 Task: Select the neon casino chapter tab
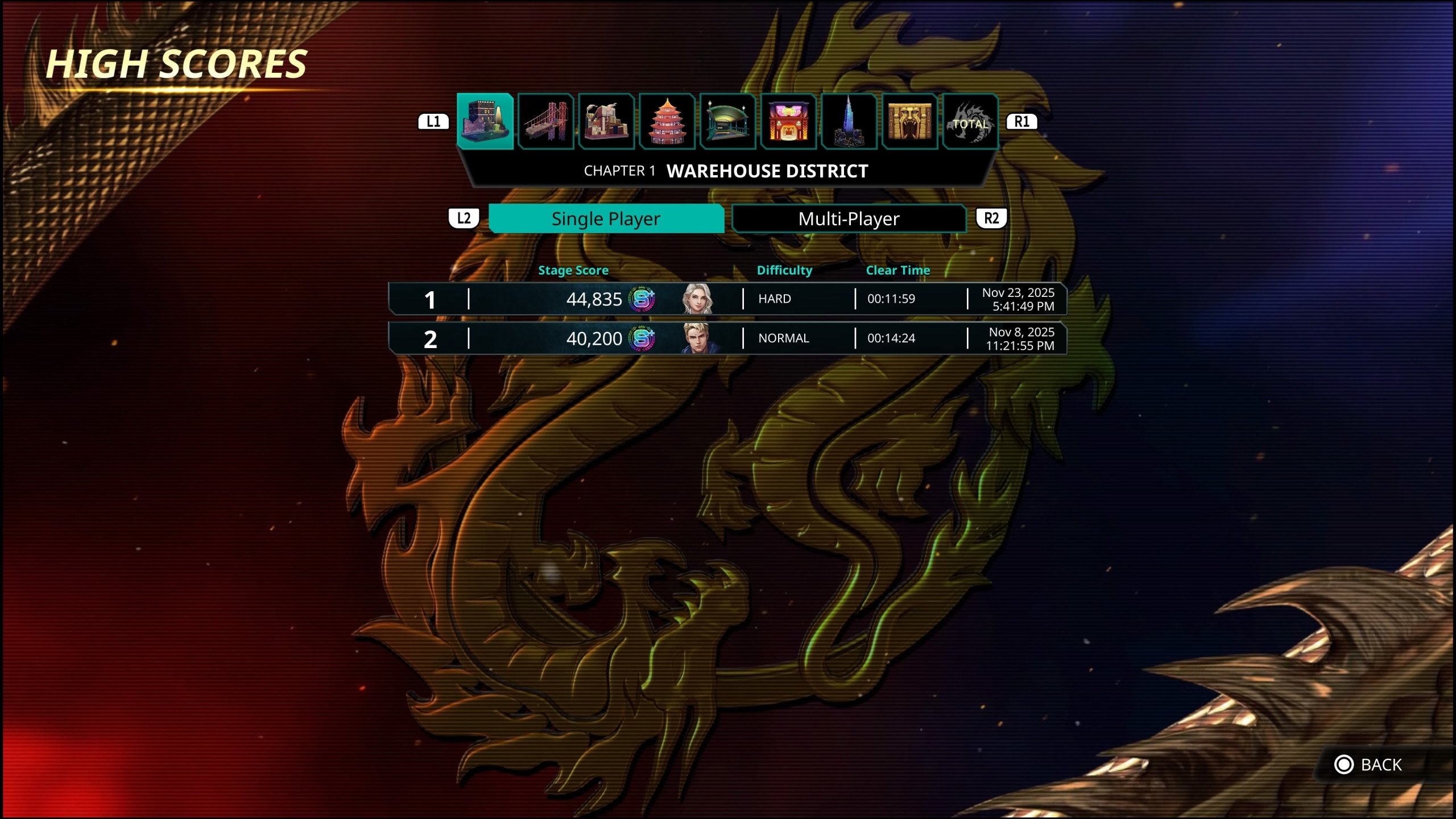(788, 122)
